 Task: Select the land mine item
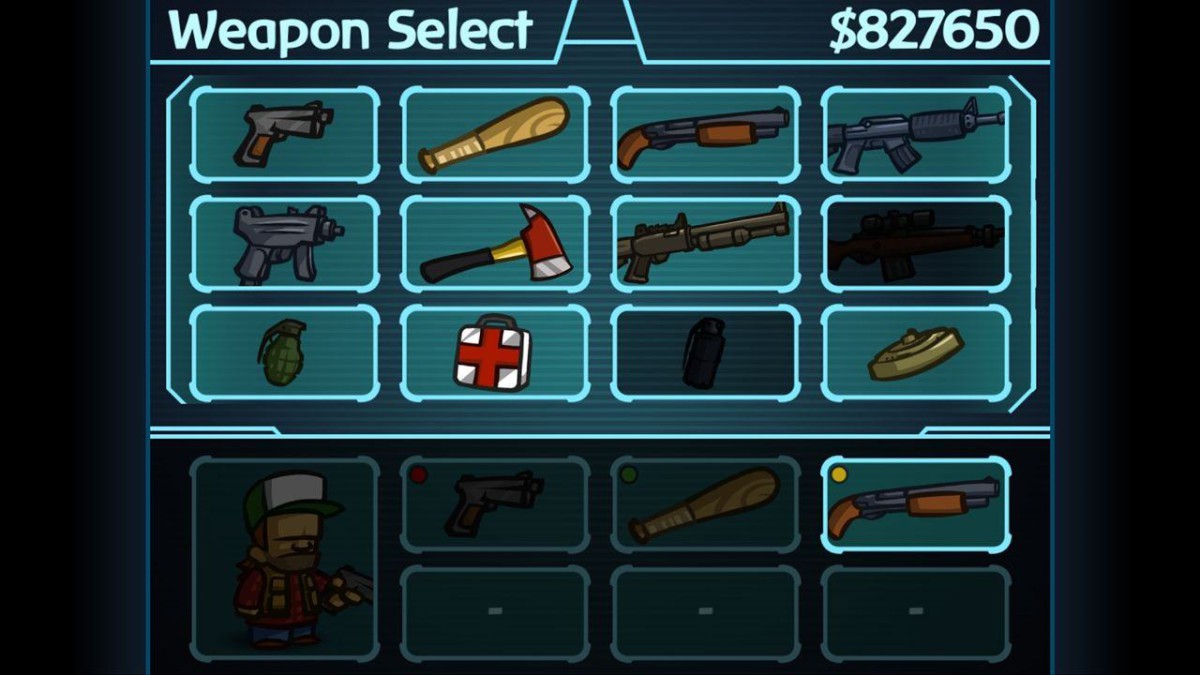pyautogui.click(x=915, y=352)
